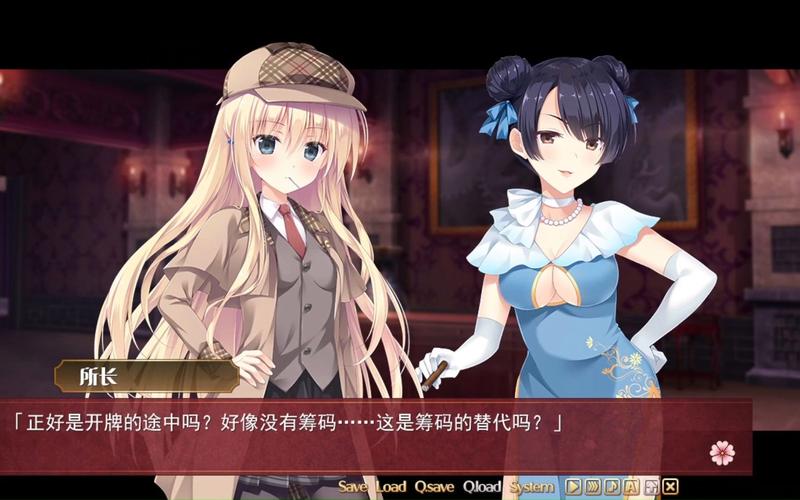Open the Save menu
The image size is (800, 500).
coord(353,487)
